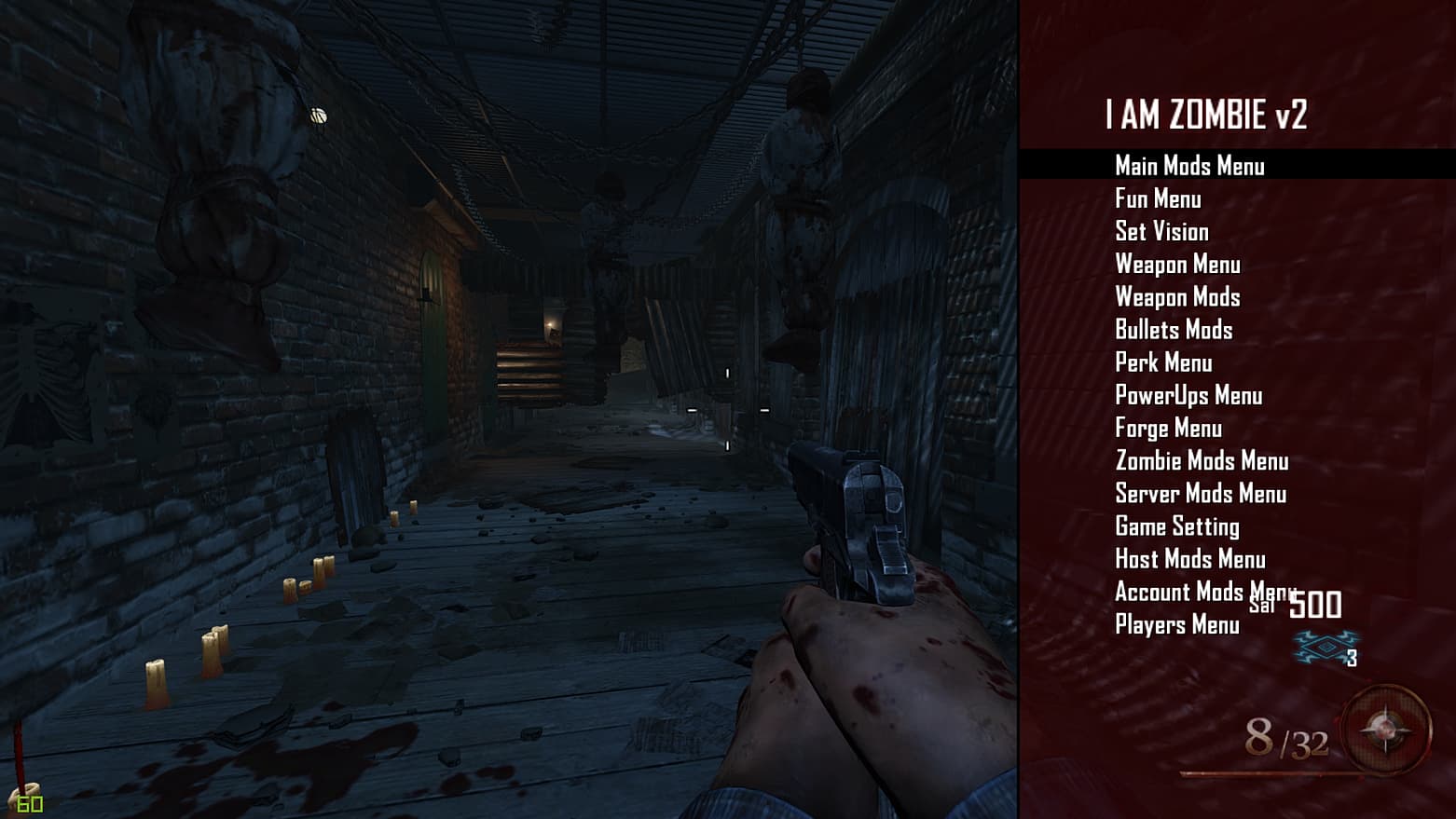Choose the Players Menu entry

pos(1177,624)
